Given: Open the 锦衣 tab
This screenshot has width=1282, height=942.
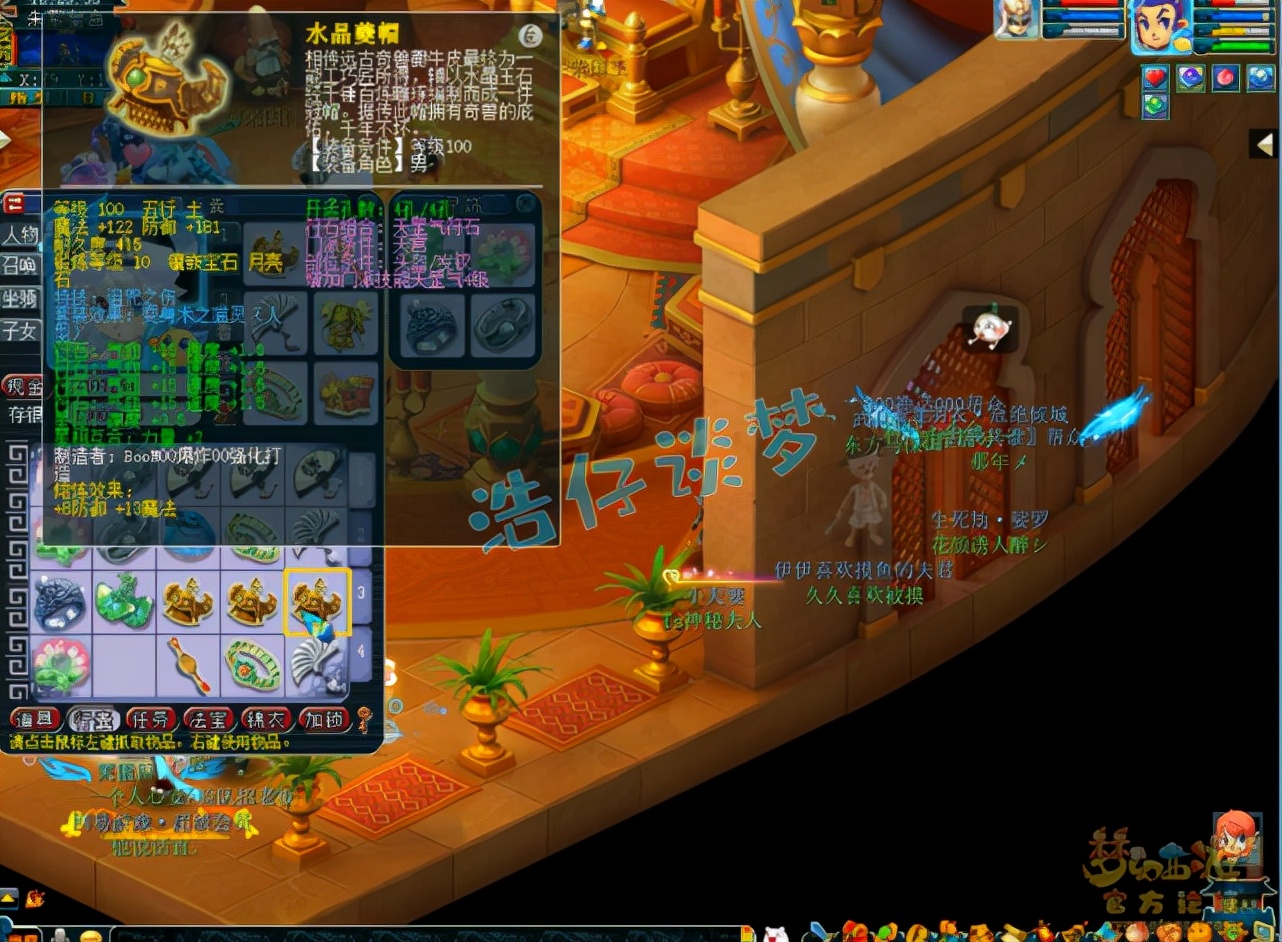Looking at the screenshot, I should 267,719.
